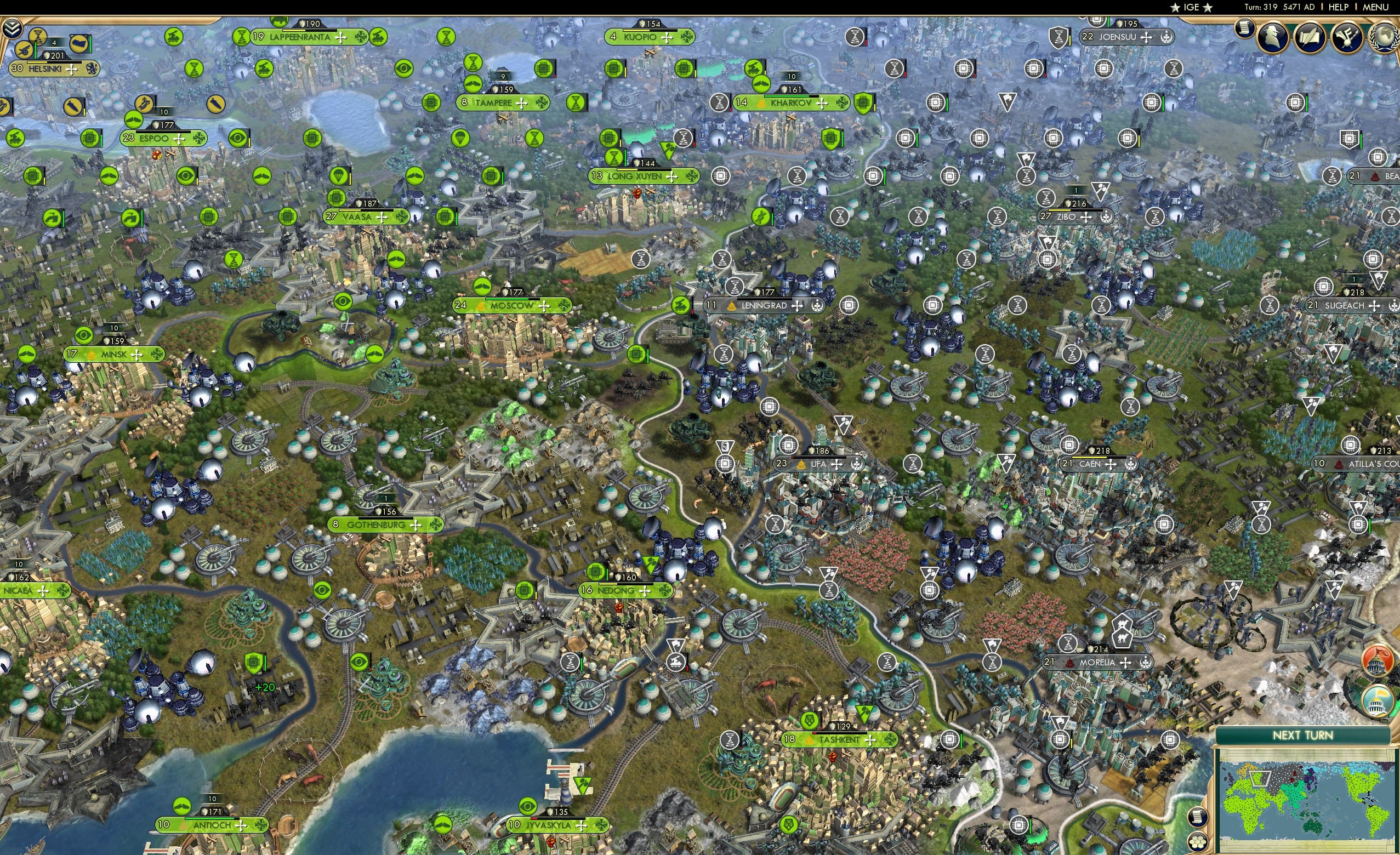Open HELP from the top bar

tap(1339, 7)
